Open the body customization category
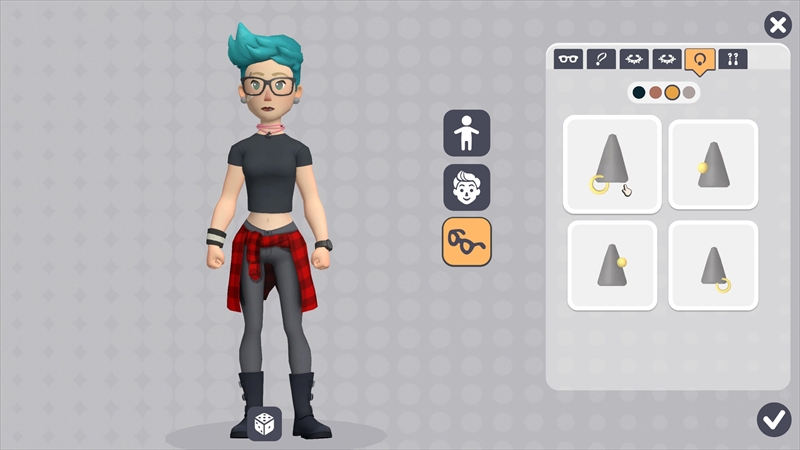 pos(467,133)
